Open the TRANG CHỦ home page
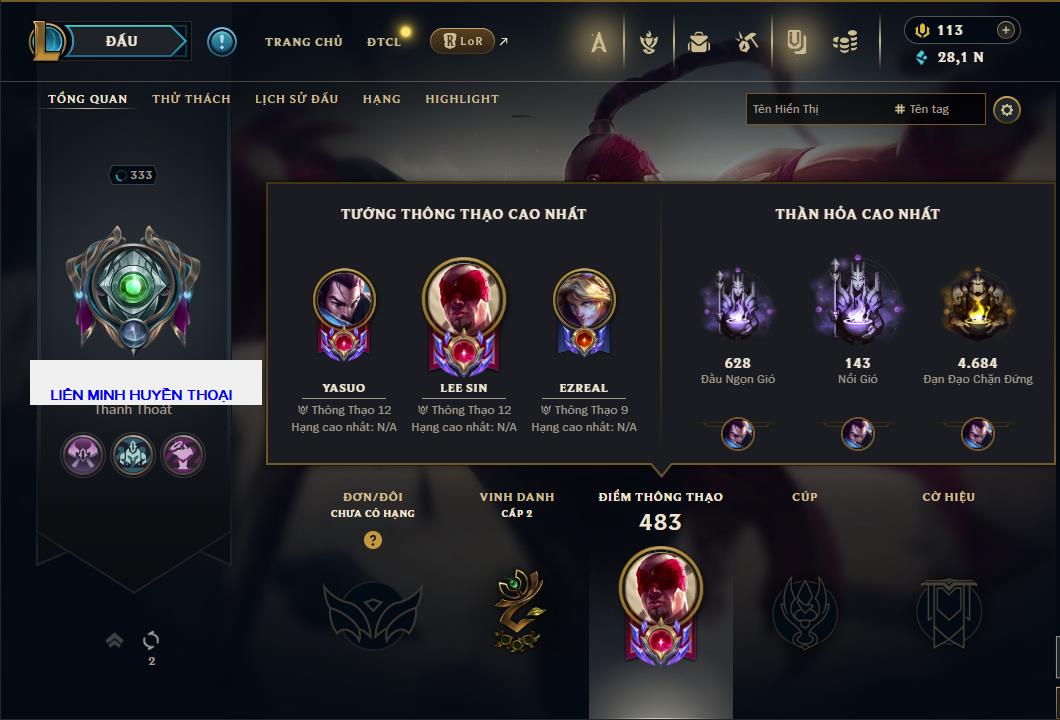This screenshot has width=1060, height=720. pyautogui.click(x=303, y=42)
